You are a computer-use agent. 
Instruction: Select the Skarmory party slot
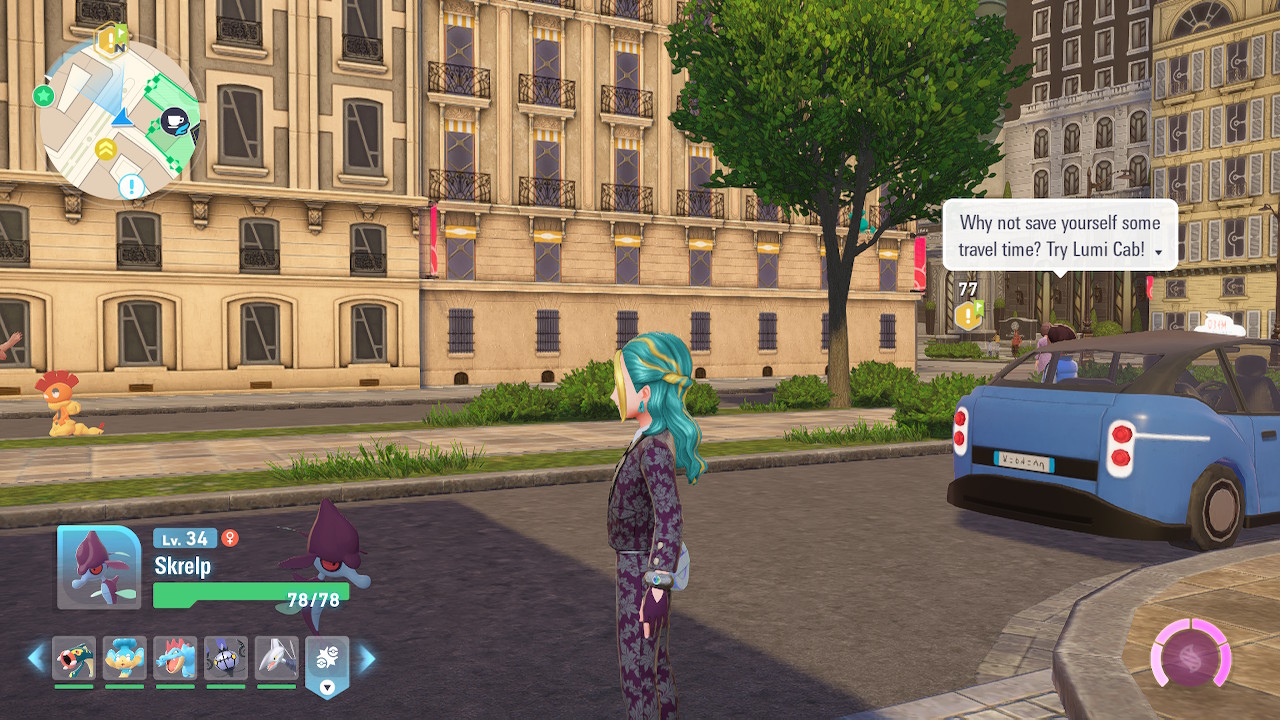tap(276, 658)
